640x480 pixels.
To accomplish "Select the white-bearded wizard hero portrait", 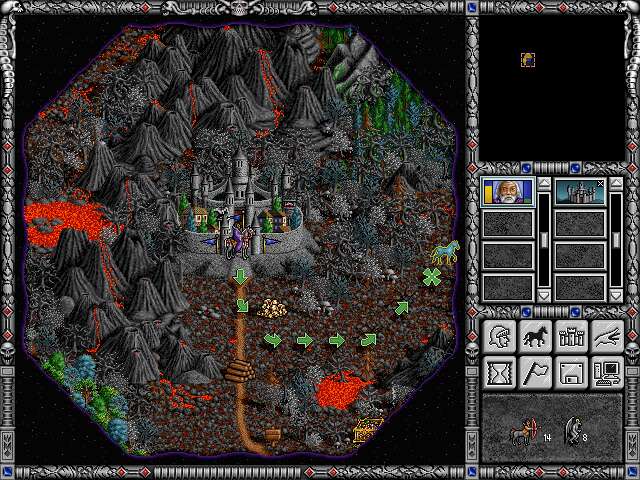I will (x=508, y=191).
